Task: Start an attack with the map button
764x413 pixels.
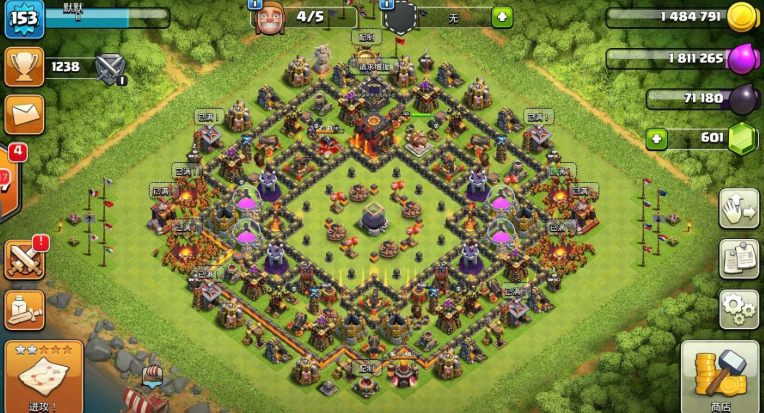Action: (42, 377)
